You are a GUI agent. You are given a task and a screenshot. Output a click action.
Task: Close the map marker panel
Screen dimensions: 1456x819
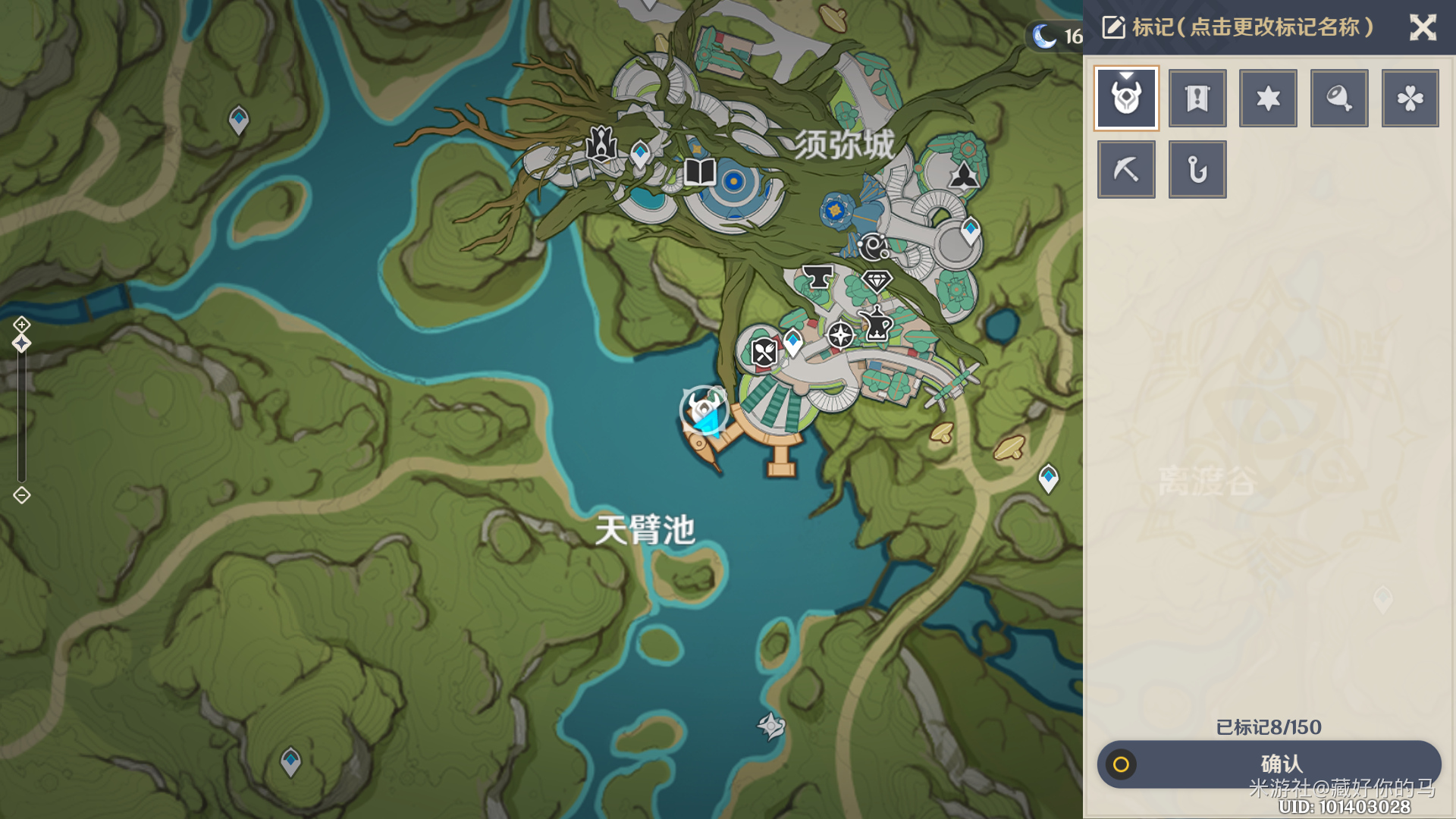pos(1423,28)
